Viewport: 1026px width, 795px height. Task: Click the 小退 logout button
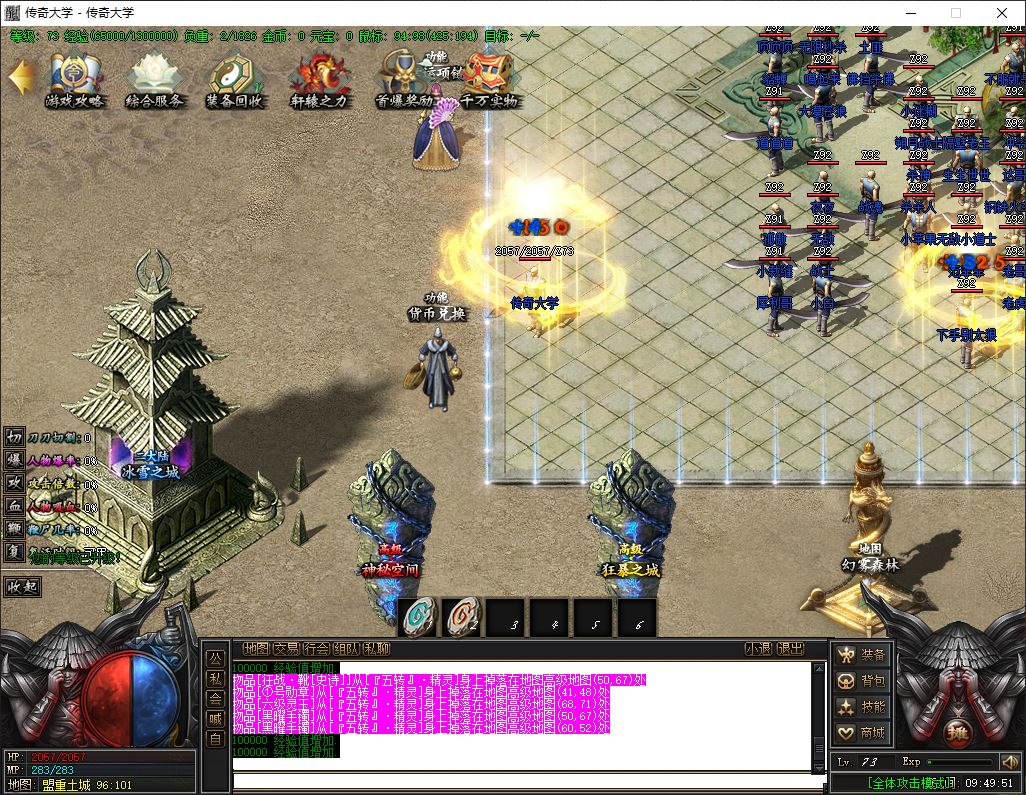click(759, 649)
